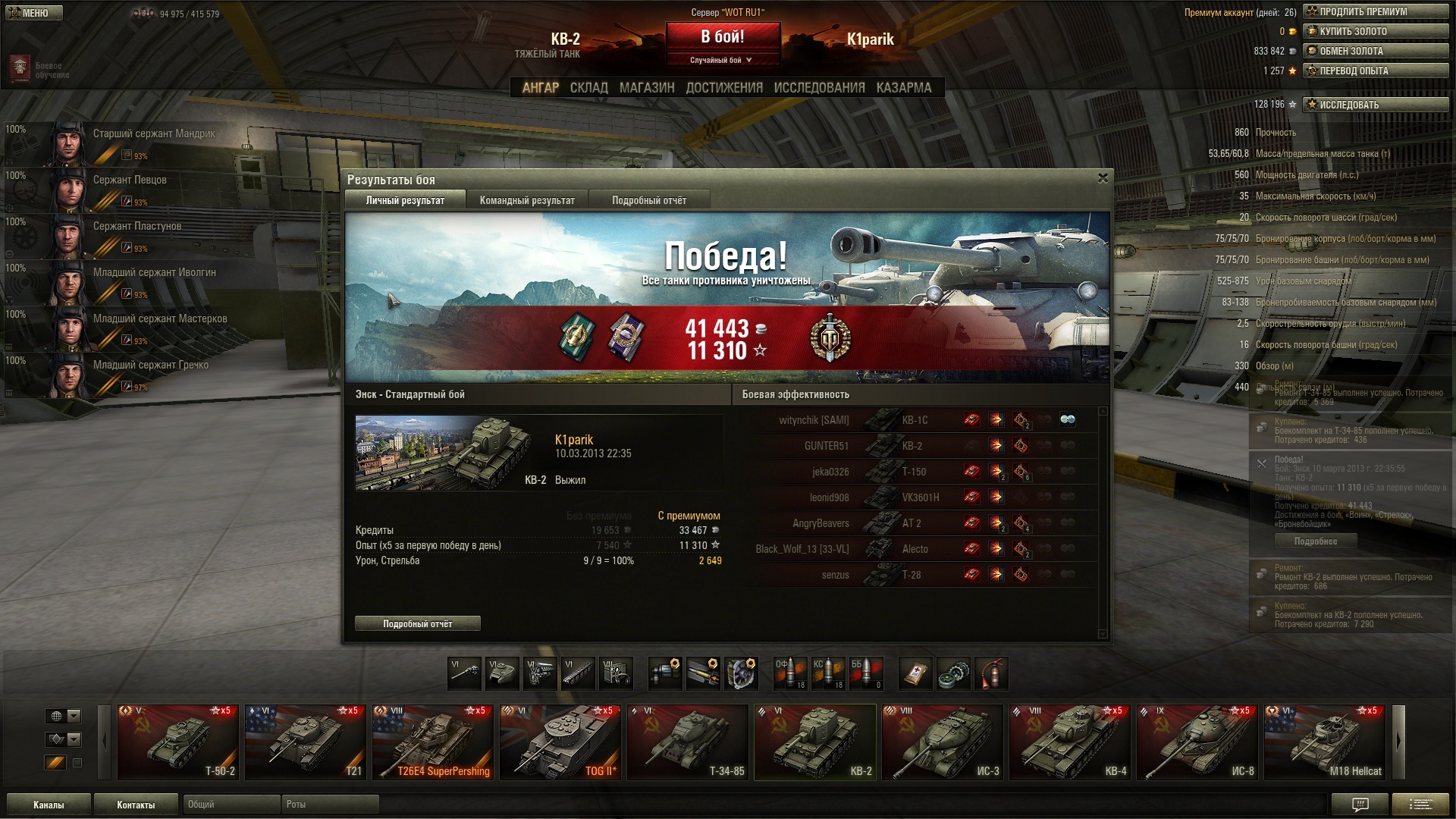Click КУПИТЬ ЗОЛОТО button
1456x819 pixels.
(x=1375, y=32)
